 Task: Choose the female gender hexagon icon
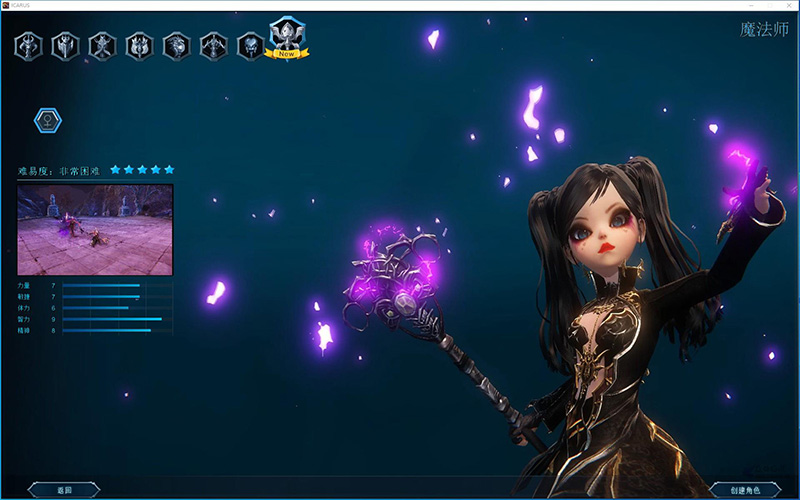47,121
